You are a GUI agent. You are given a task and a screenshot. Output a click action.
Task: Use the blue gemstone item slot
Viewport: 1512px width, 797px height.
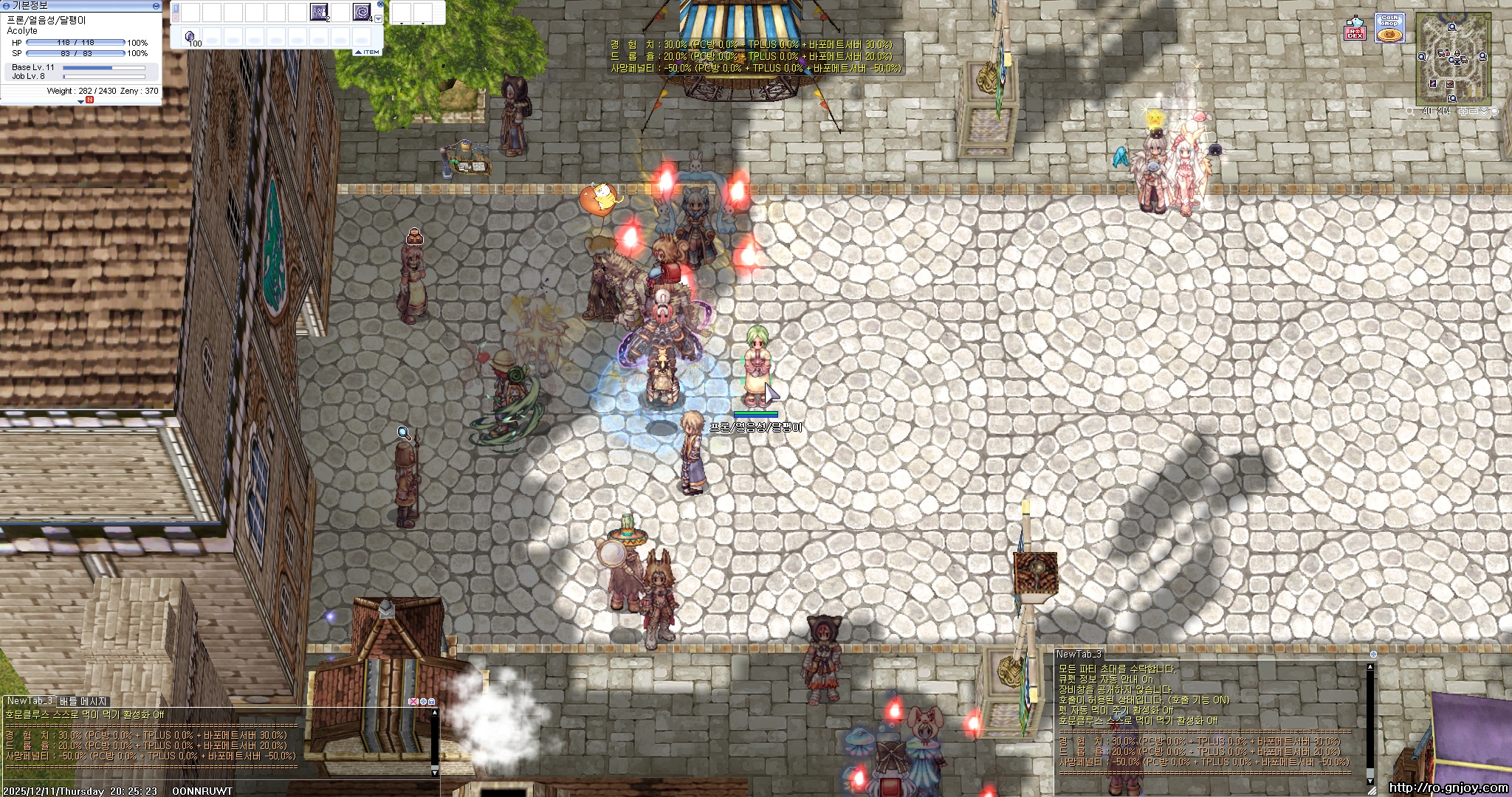pos(190,37)
